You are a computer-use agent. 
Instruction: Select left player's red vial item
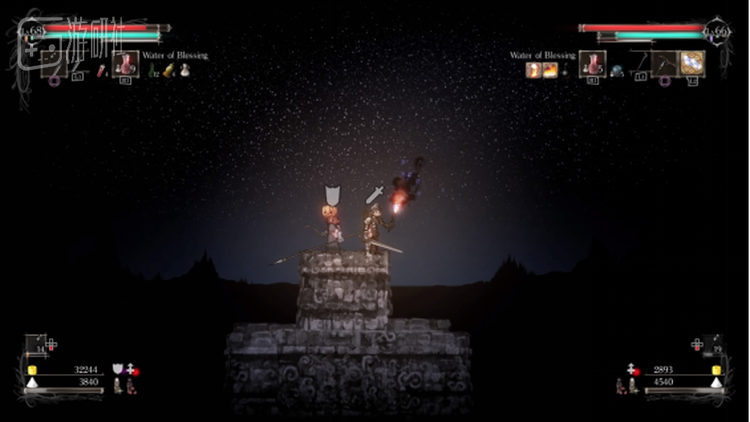tap(102, 69)
